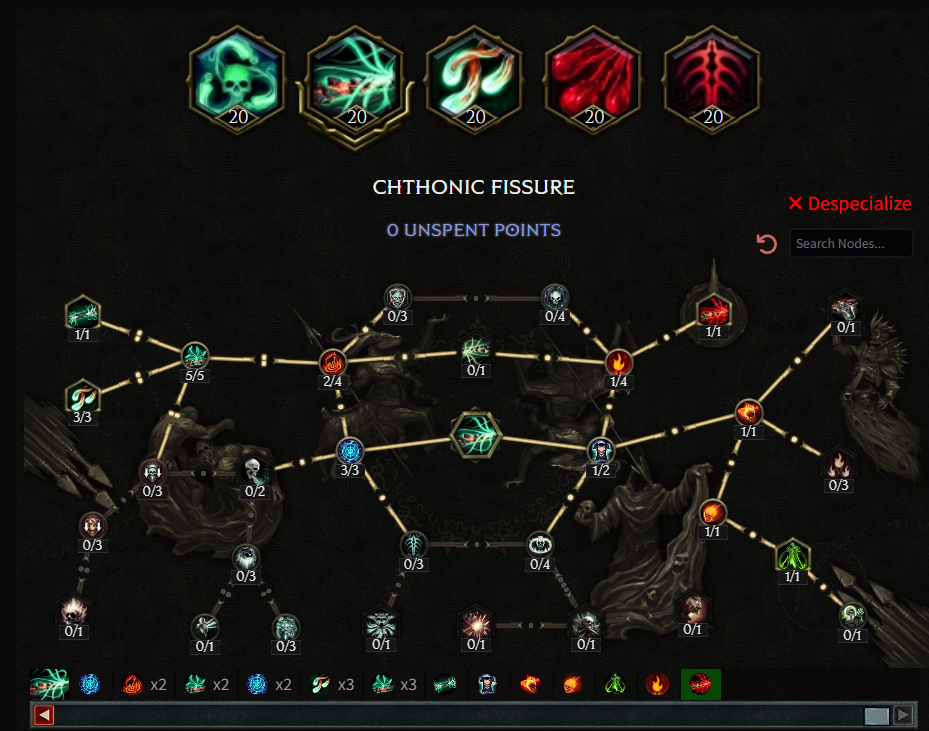This screenshot has width=929, height=731.
Task: Click the central hexagon root node
Action: 474,435
